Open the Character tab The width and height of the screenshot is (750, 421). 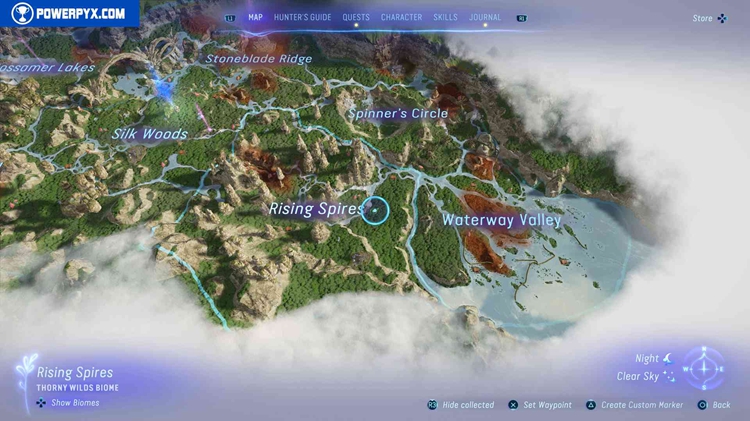[401, 17]
